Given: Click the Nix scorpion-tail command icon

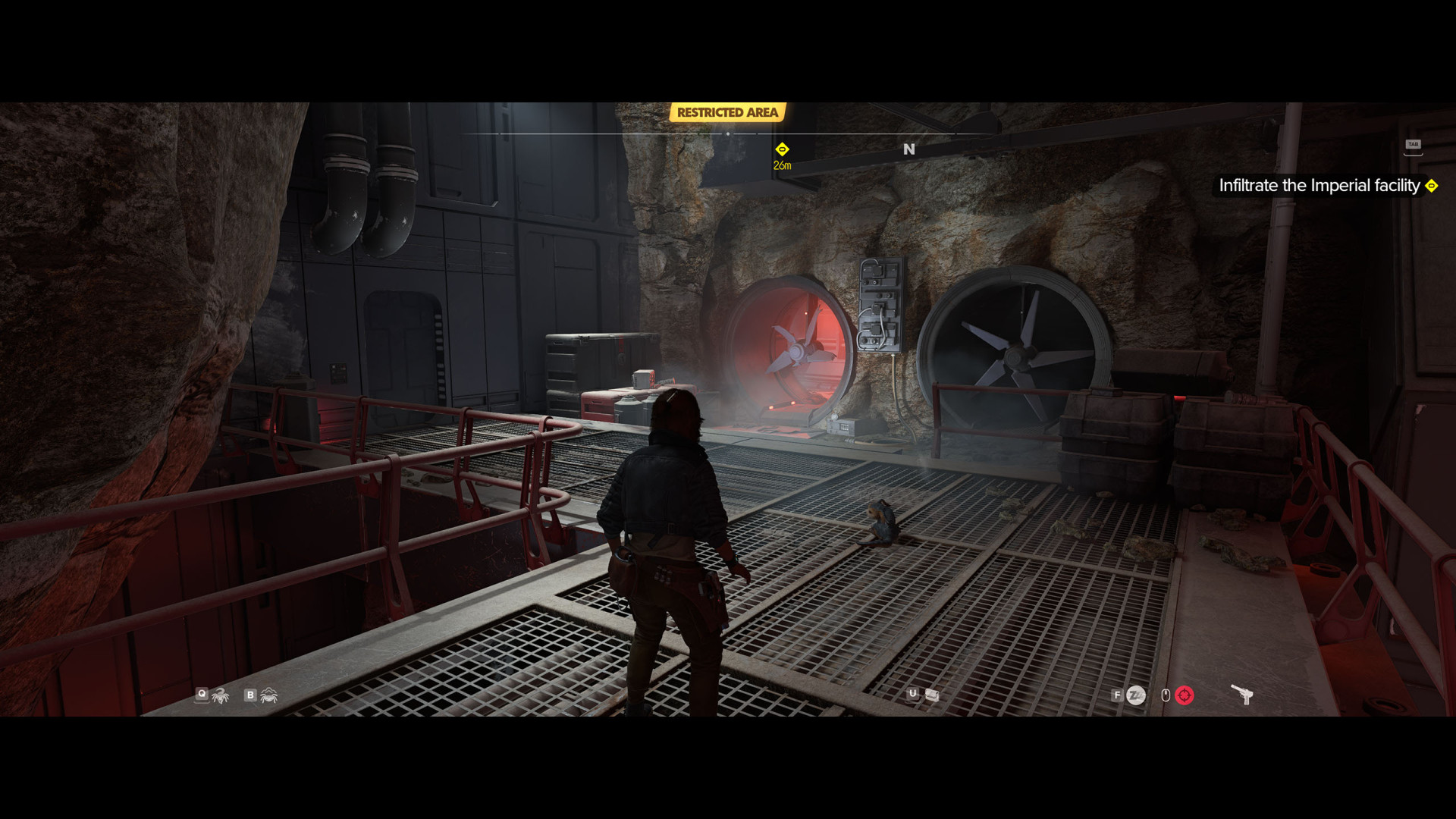Looking at the screenshot, I should click(x=221, y=695).
